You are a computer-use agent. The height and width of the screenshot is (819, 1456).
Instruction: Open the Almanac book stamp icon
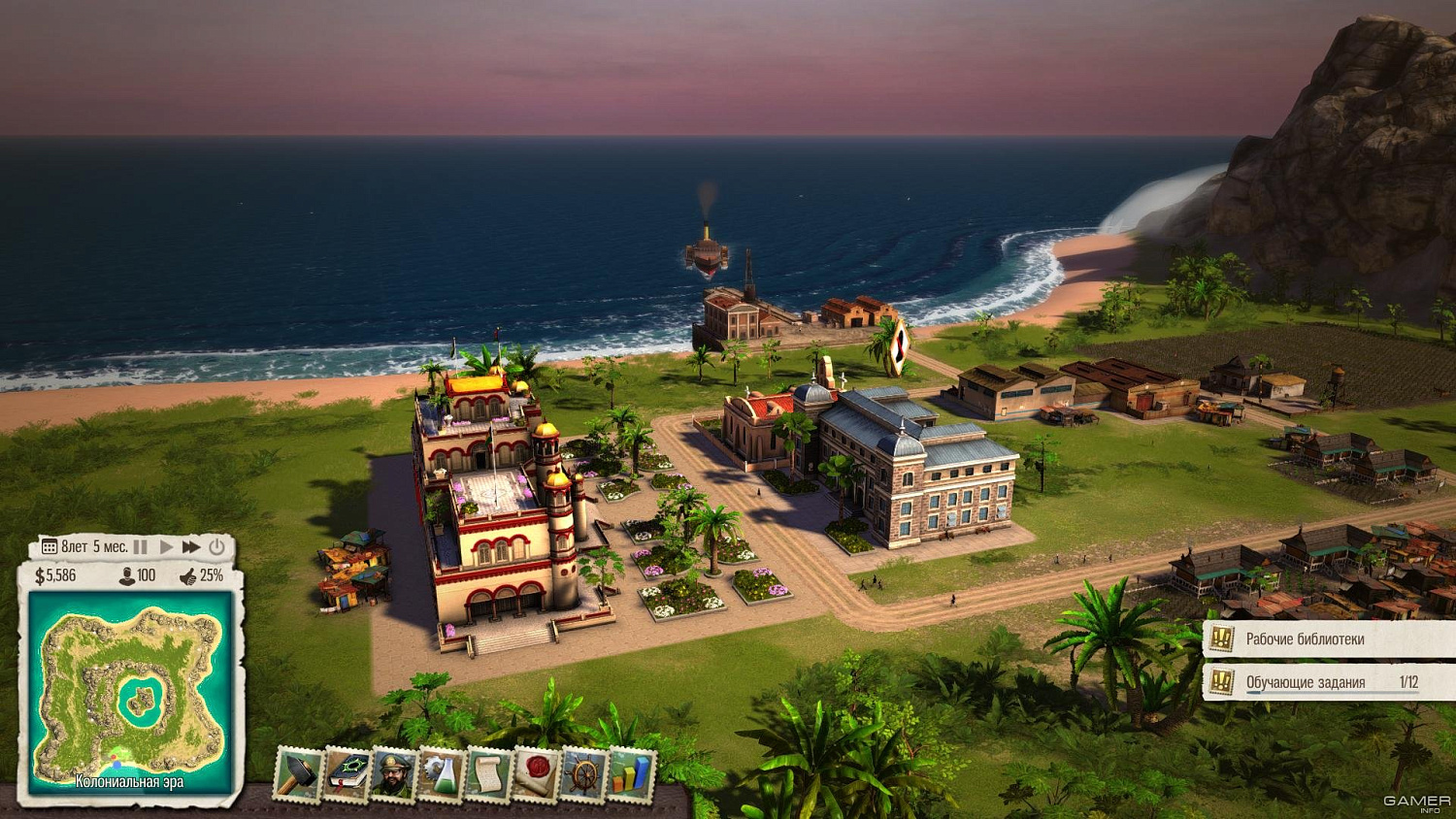tap(346, 776)
